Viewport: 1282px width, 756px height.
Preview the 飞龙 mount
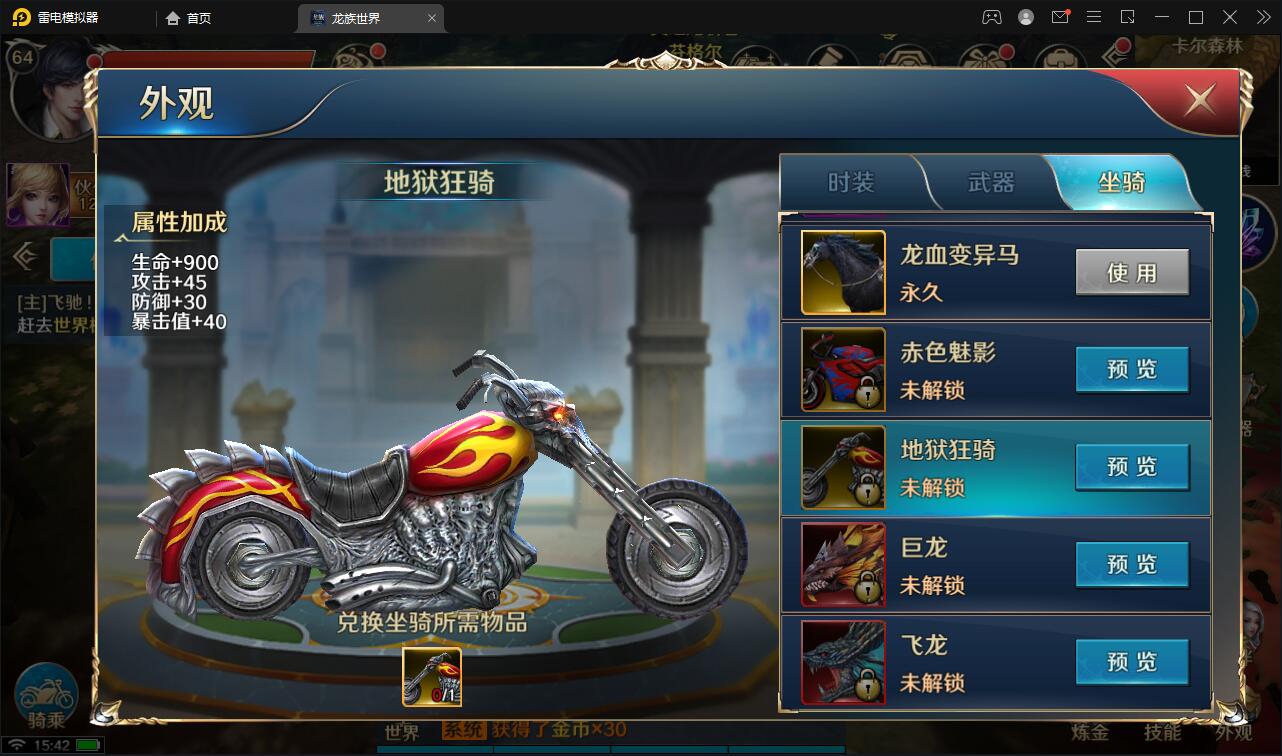coord(1132,662)
